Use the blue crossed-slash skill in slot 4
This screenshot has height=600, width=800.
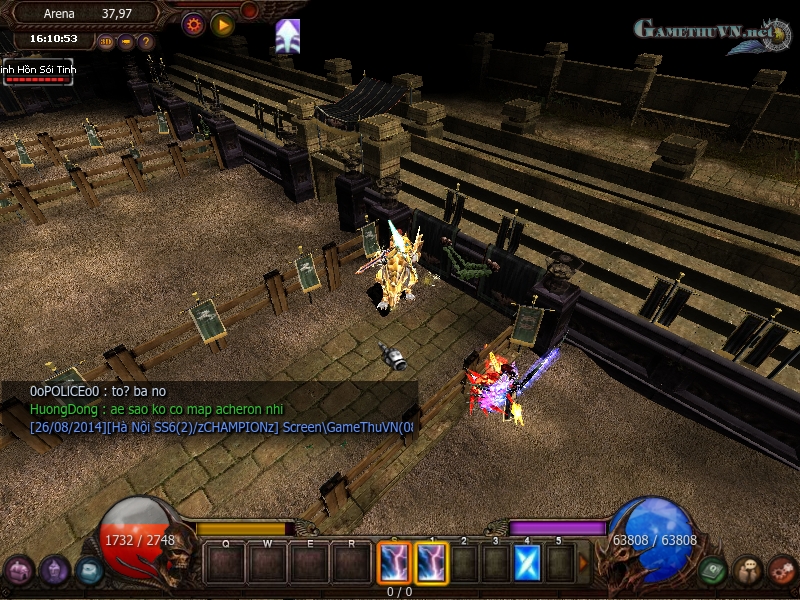(527, 562)
